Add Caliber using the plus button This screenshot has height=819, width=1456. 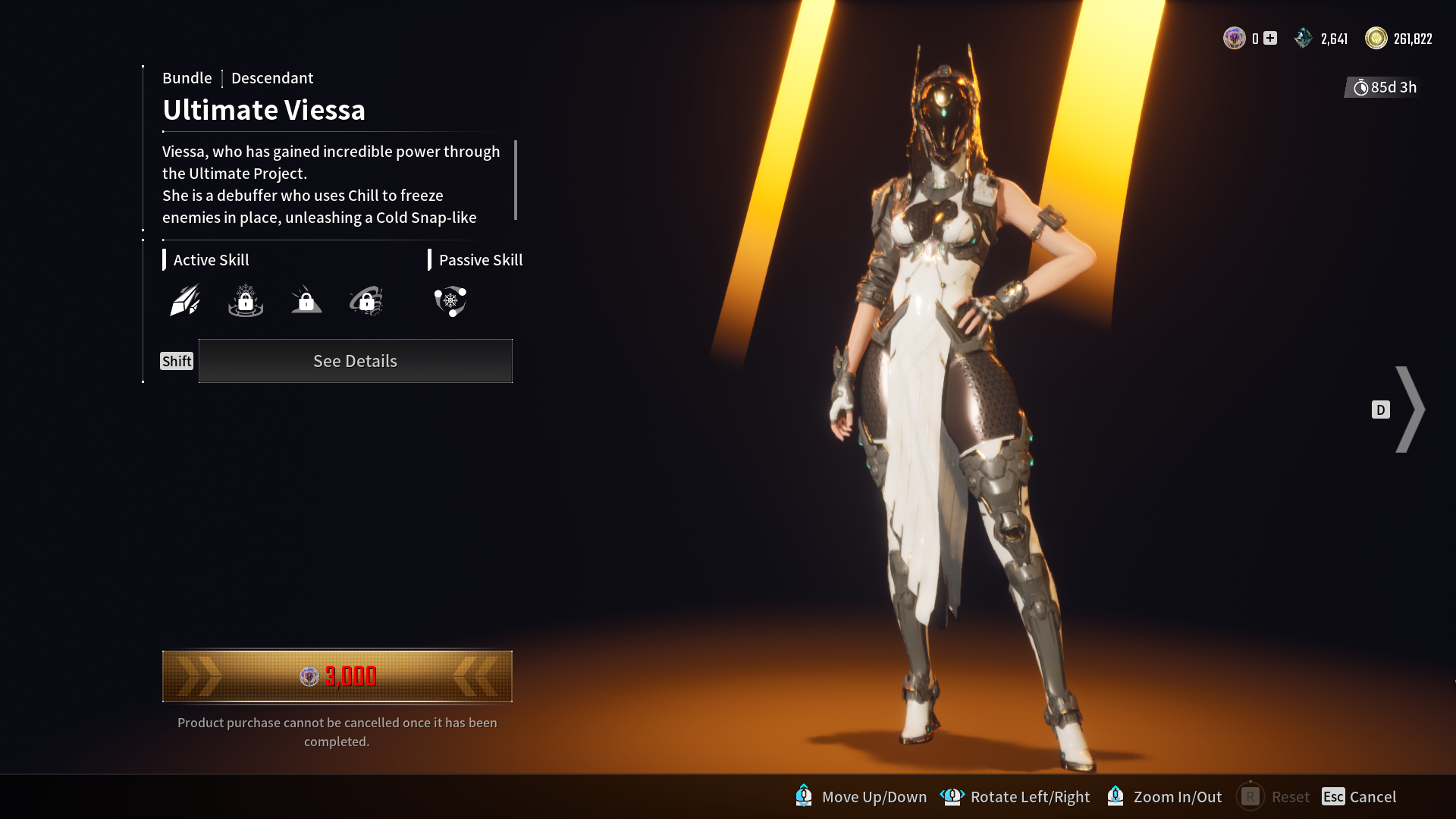(x=1270, y=39)
